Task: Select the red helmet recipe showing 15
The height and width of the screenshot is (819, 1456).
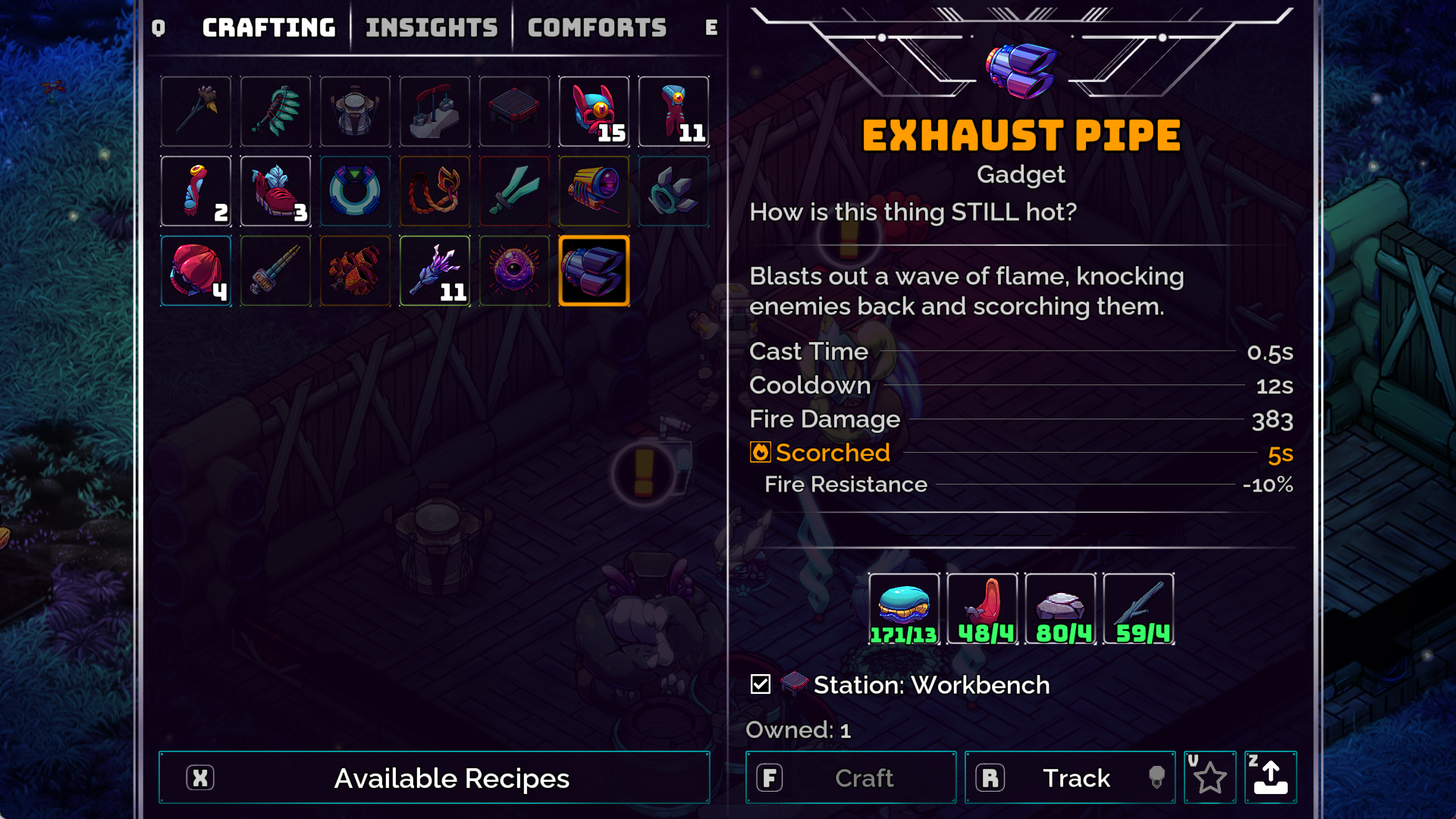Action: click(x=594, y=111)
